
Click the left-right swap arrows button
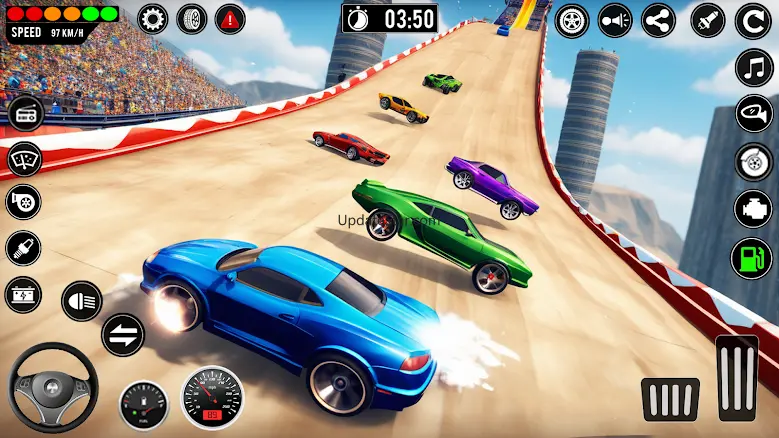122,335
